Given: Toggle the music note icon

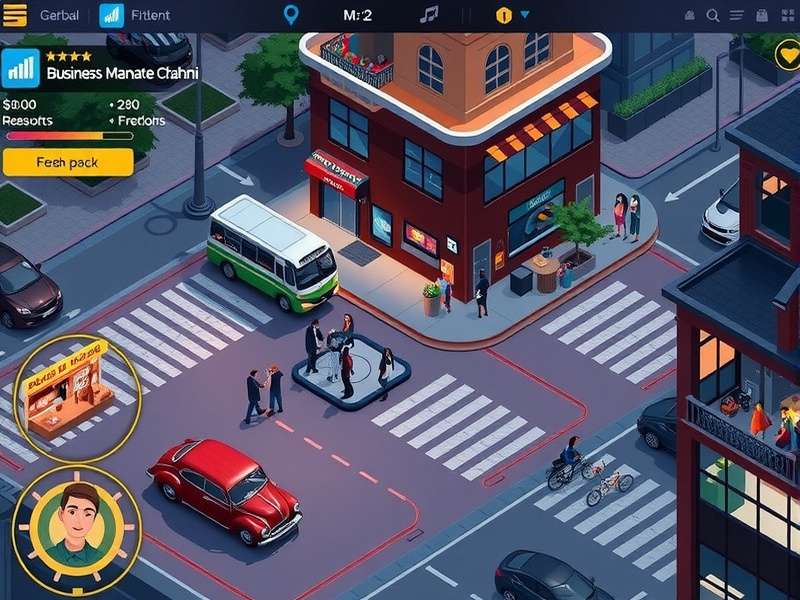Looking at the screenshot, I should pos(429,15).
